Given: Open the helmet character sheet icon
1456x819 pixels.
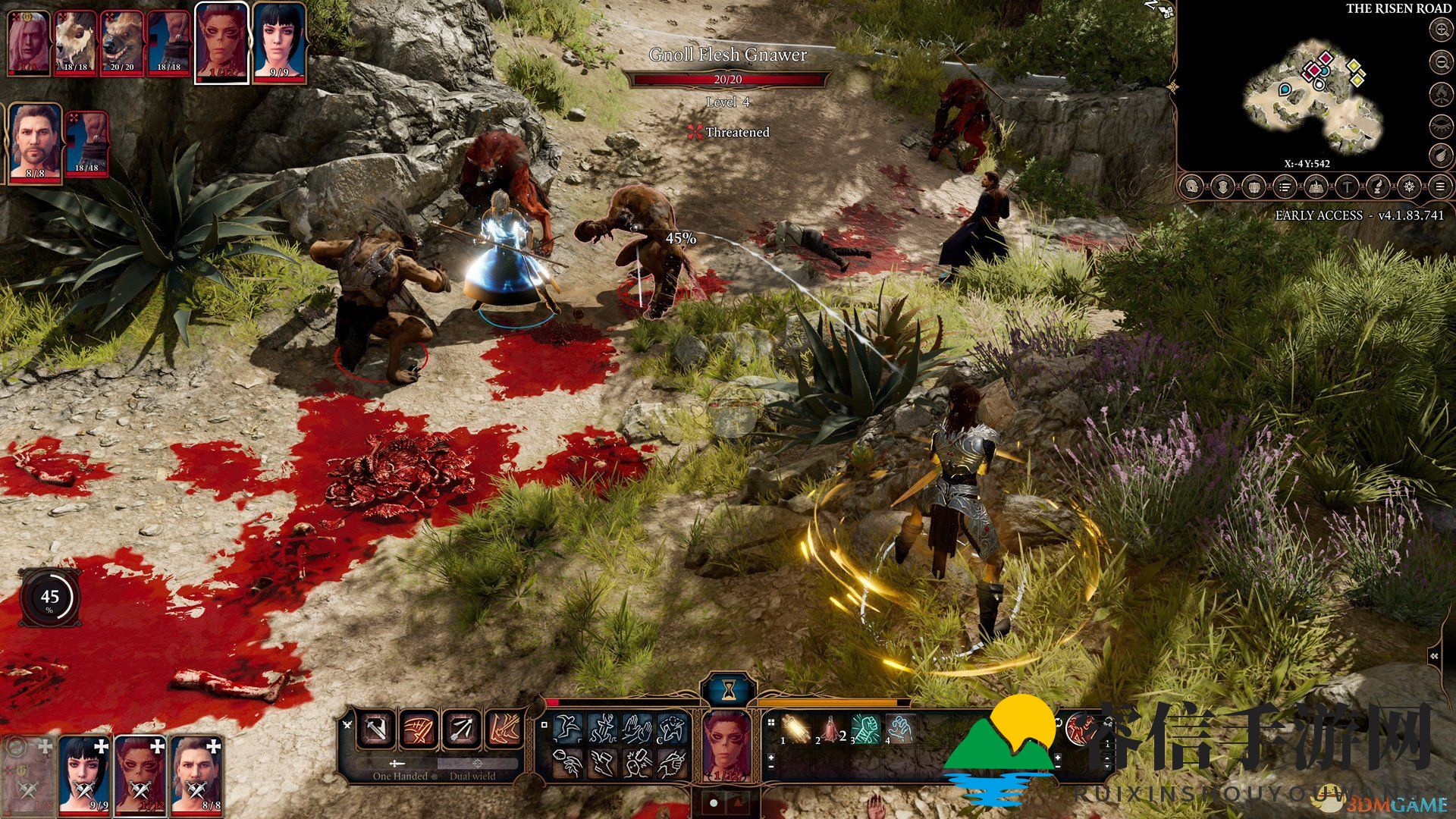Looking at the screenshot, I should coord(1192,187).
